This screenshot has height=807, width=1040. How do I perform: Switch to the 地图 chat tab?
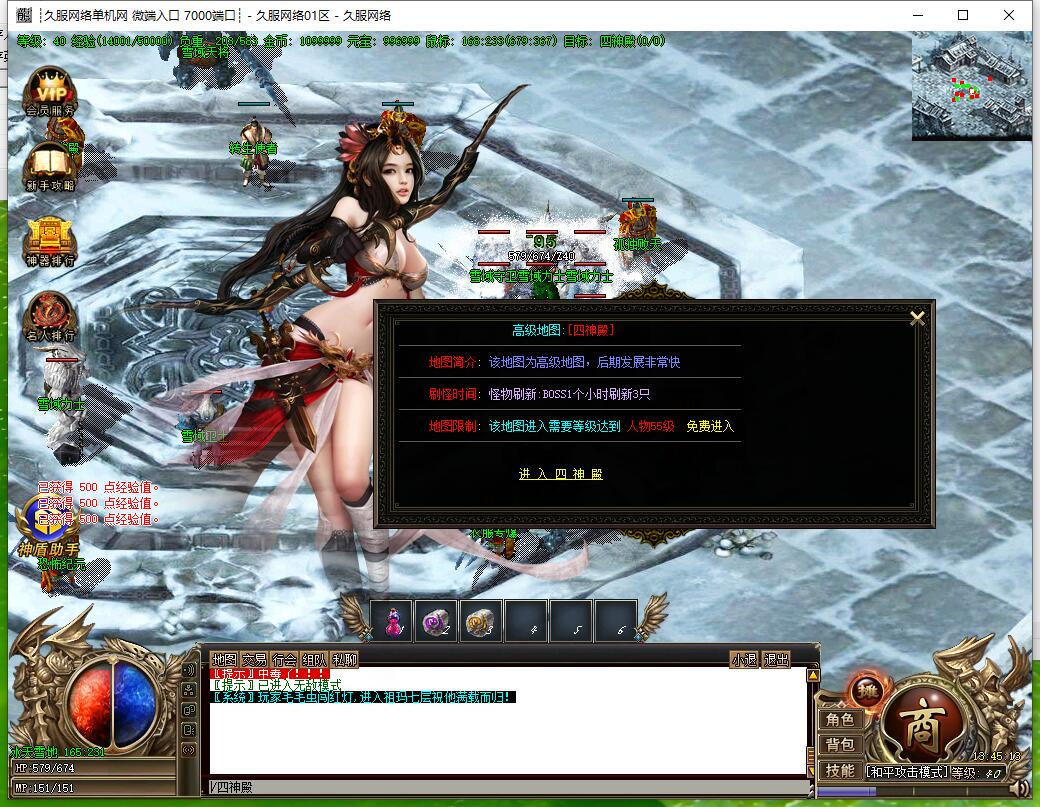[224, 660]
